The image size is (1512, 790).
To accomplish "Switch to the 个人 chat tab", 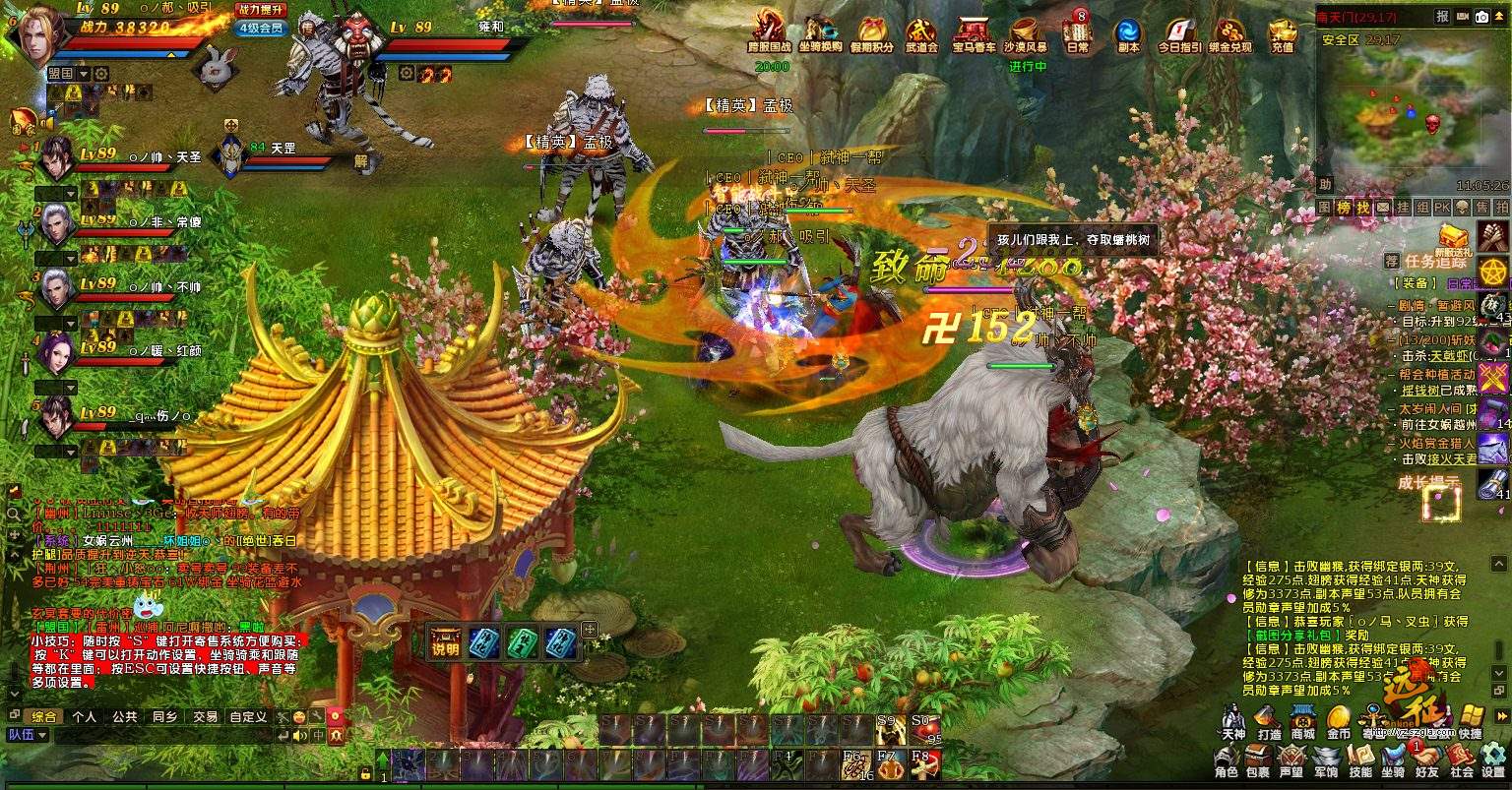I will coord(85,717).
